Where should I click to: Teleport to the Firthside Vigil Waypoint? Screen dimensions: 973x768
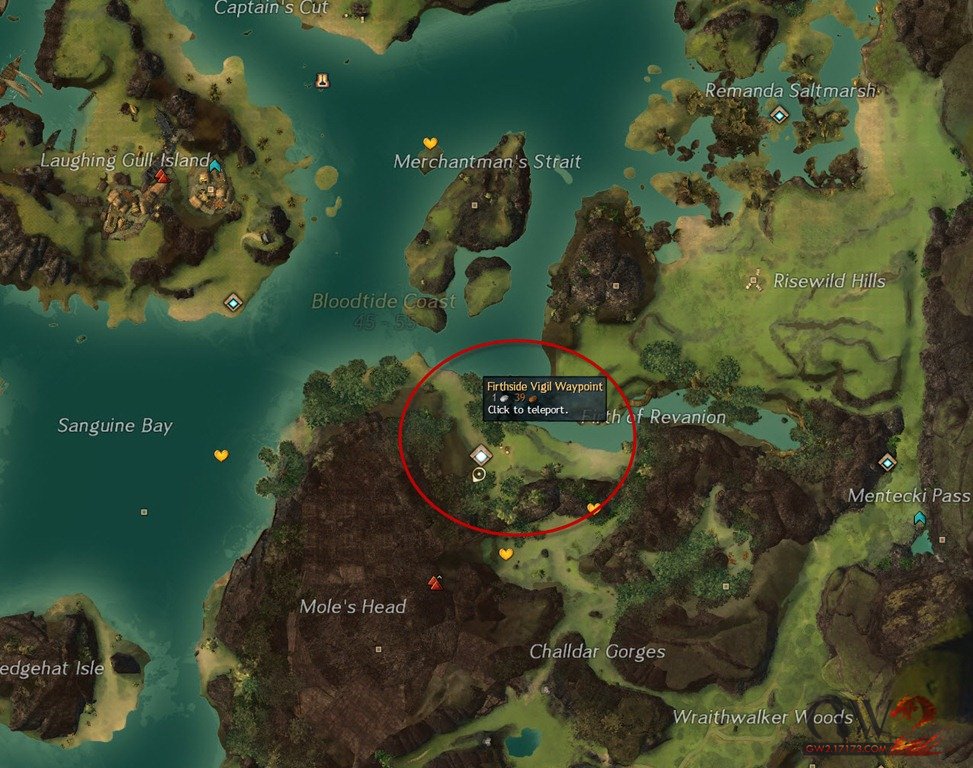pyautogui.click(x=482, y=454)
